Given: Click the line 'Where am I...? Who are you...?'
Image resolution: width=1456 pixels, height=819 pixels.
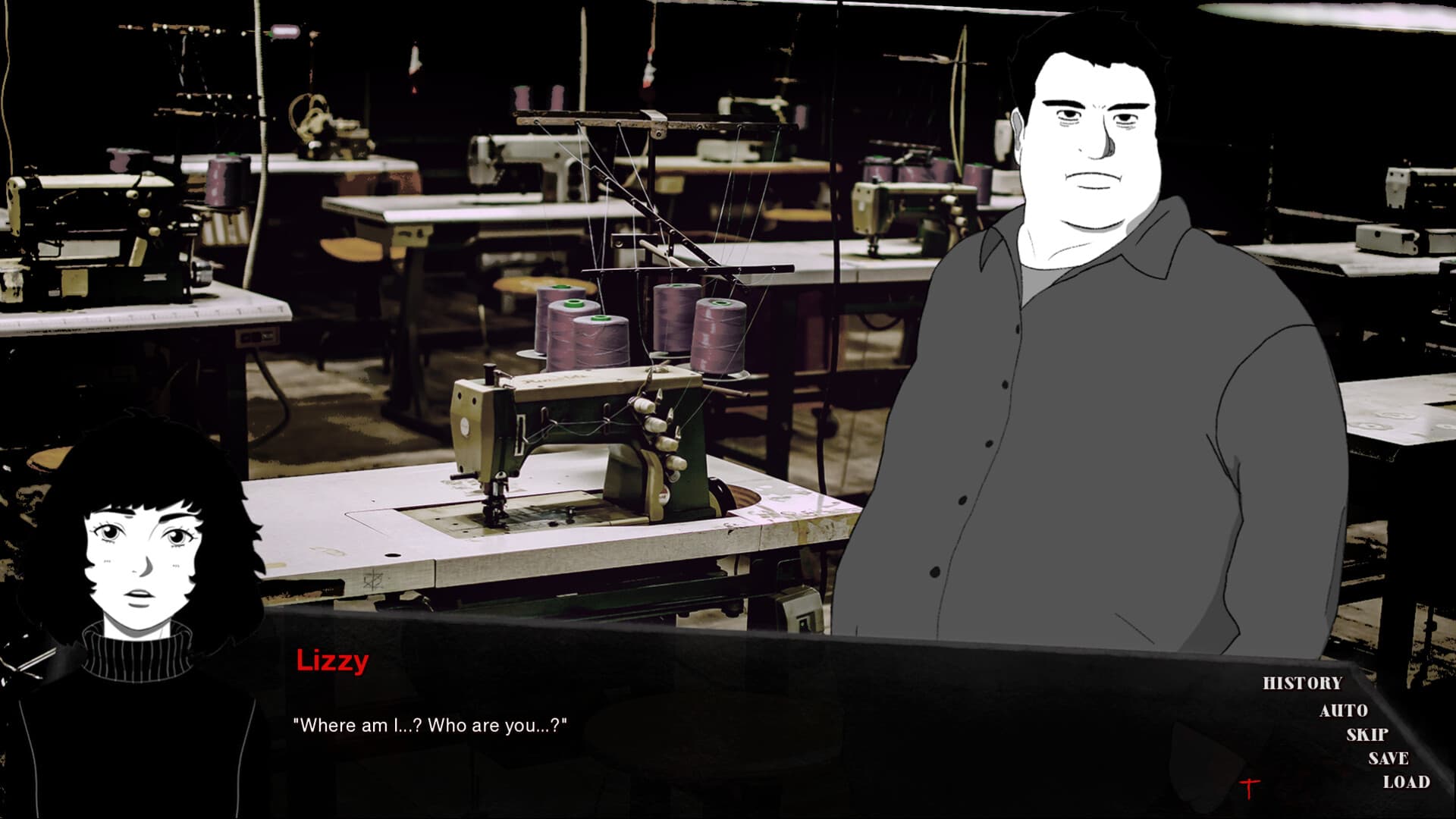Looking at the screenshot, I should point(430,726).
